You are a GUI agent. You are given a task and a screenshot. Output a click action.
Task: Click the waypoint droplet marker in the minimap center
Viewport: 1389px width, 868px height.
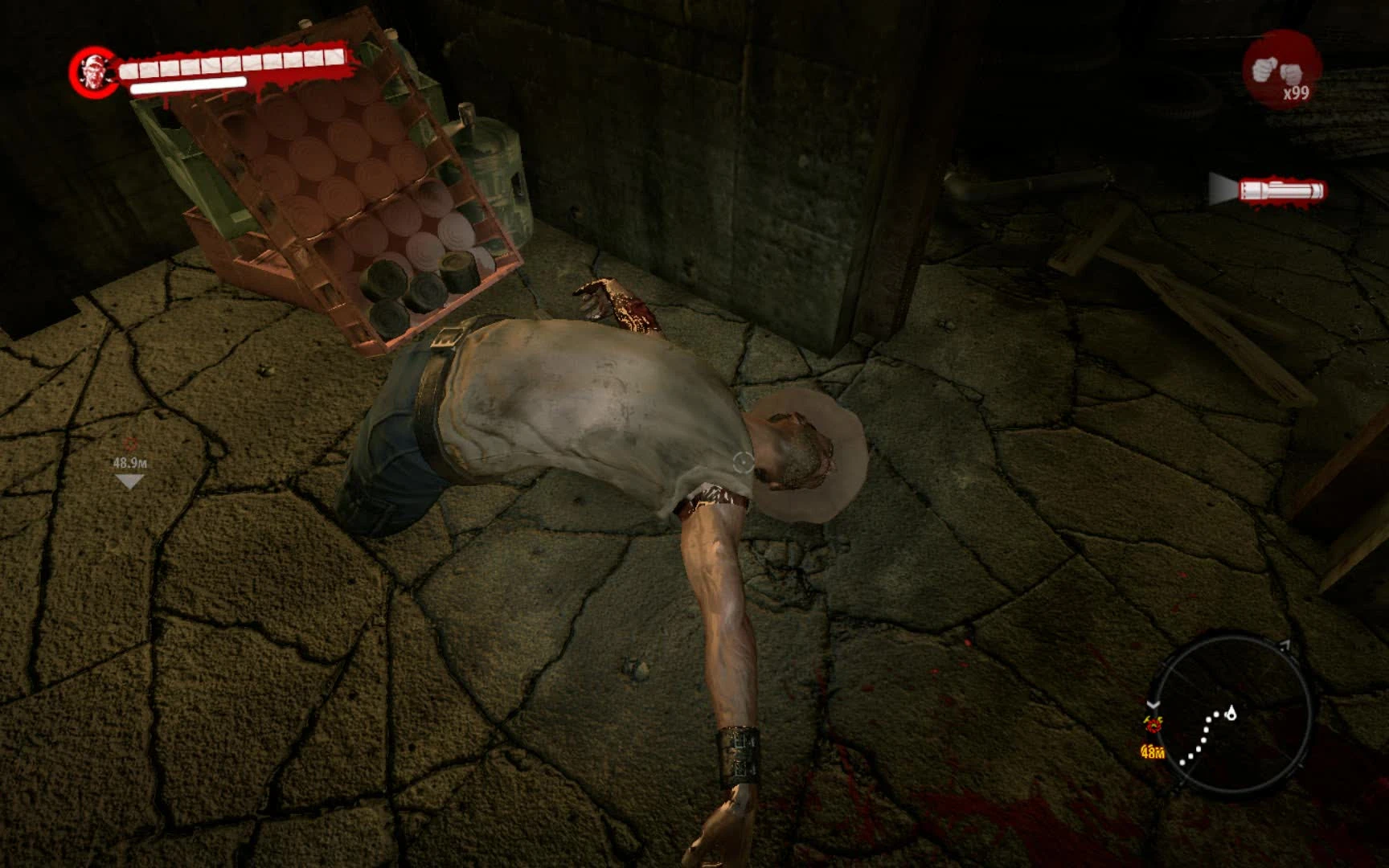tap(1231, 714)
